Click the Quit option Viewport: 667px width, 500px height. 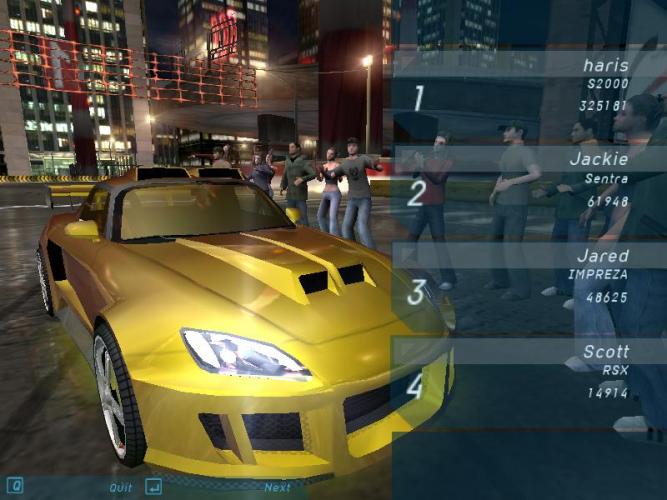coord(120,487)
